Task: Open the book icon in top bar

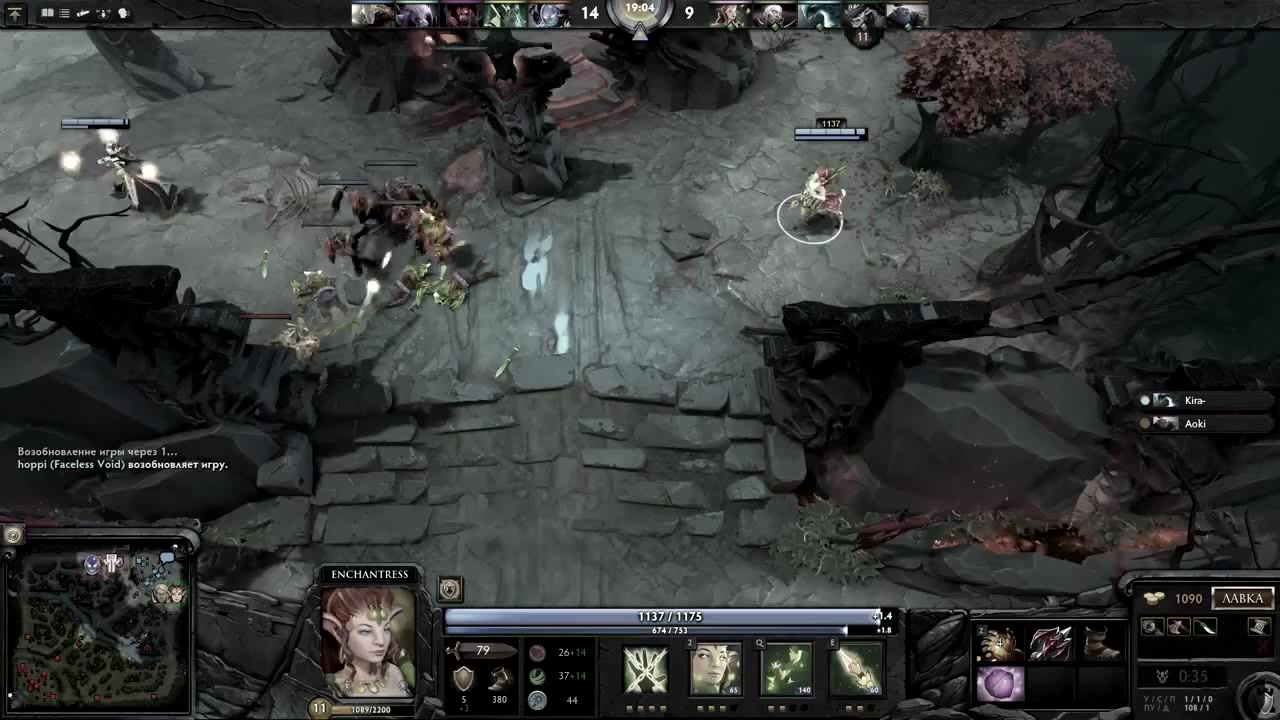Action: [47, 14]
